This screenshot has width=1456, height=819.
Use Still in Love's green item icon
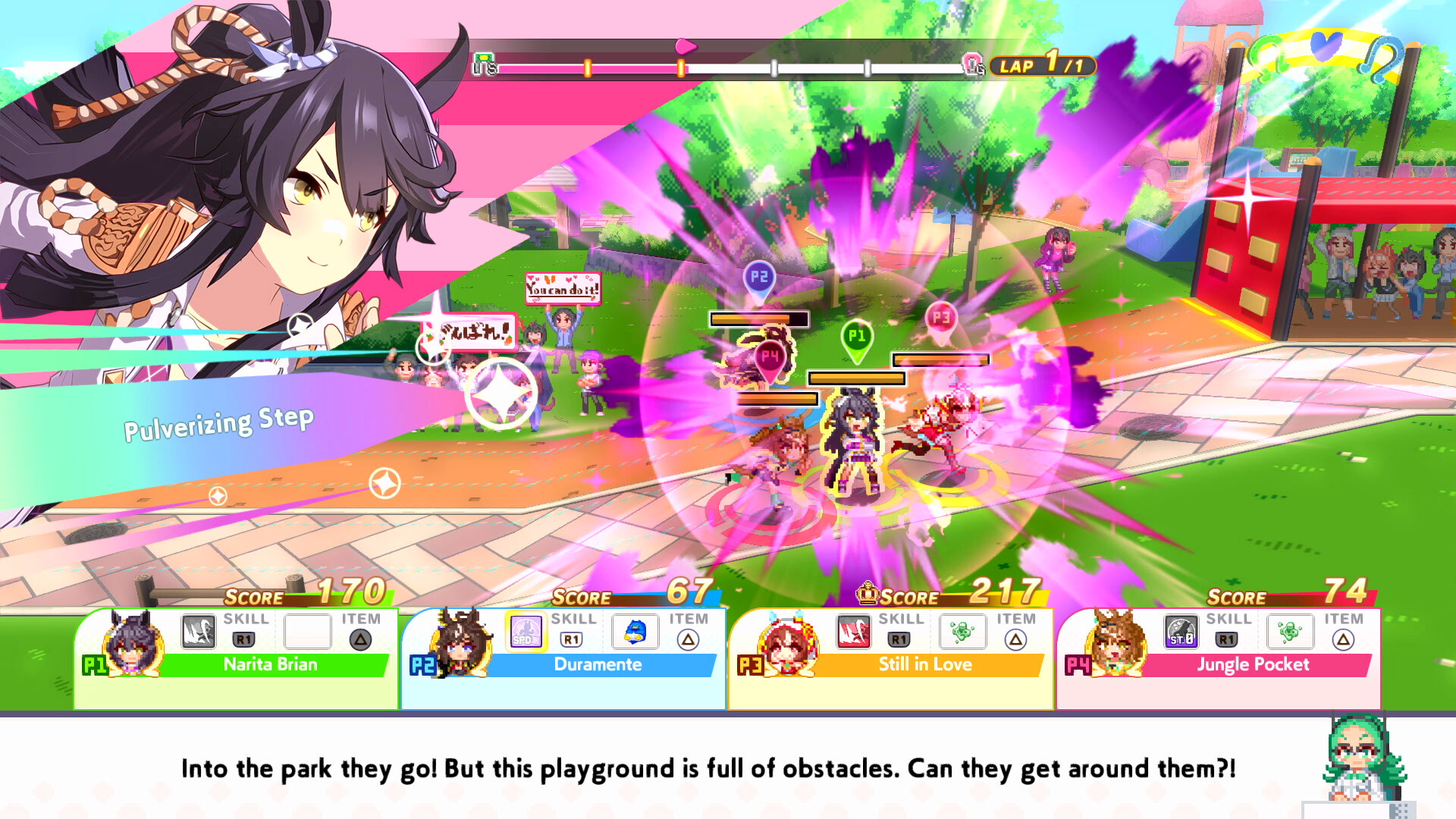pyautogui.click(x=963, y=632)
